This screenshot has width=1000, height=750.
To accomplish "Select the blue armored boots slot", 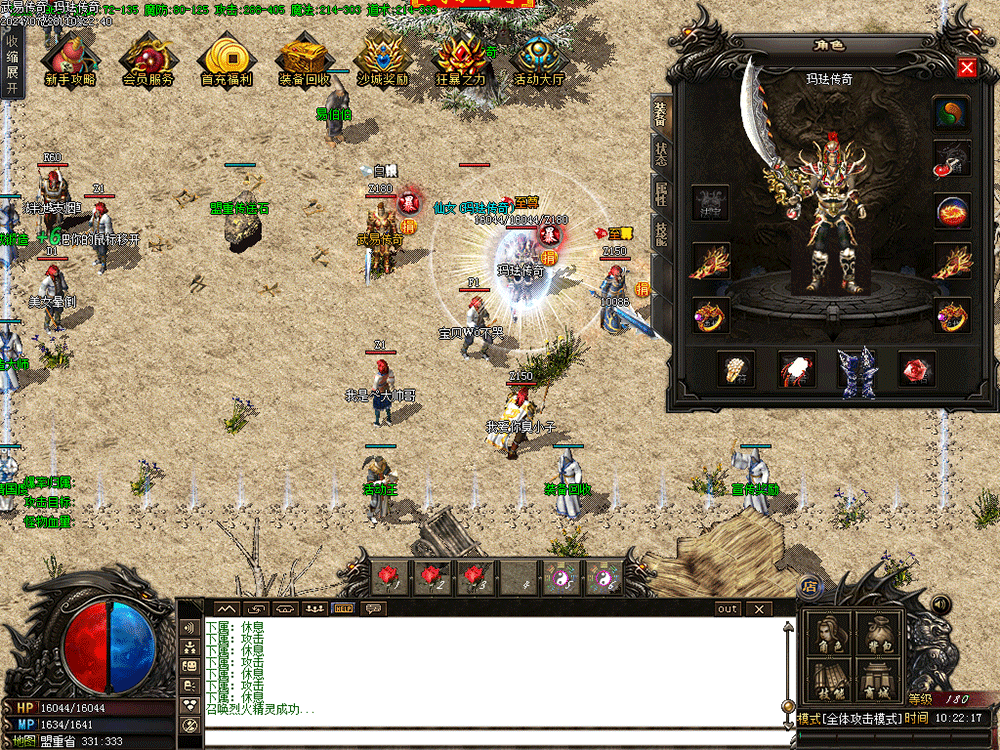I will pos(856,370).
